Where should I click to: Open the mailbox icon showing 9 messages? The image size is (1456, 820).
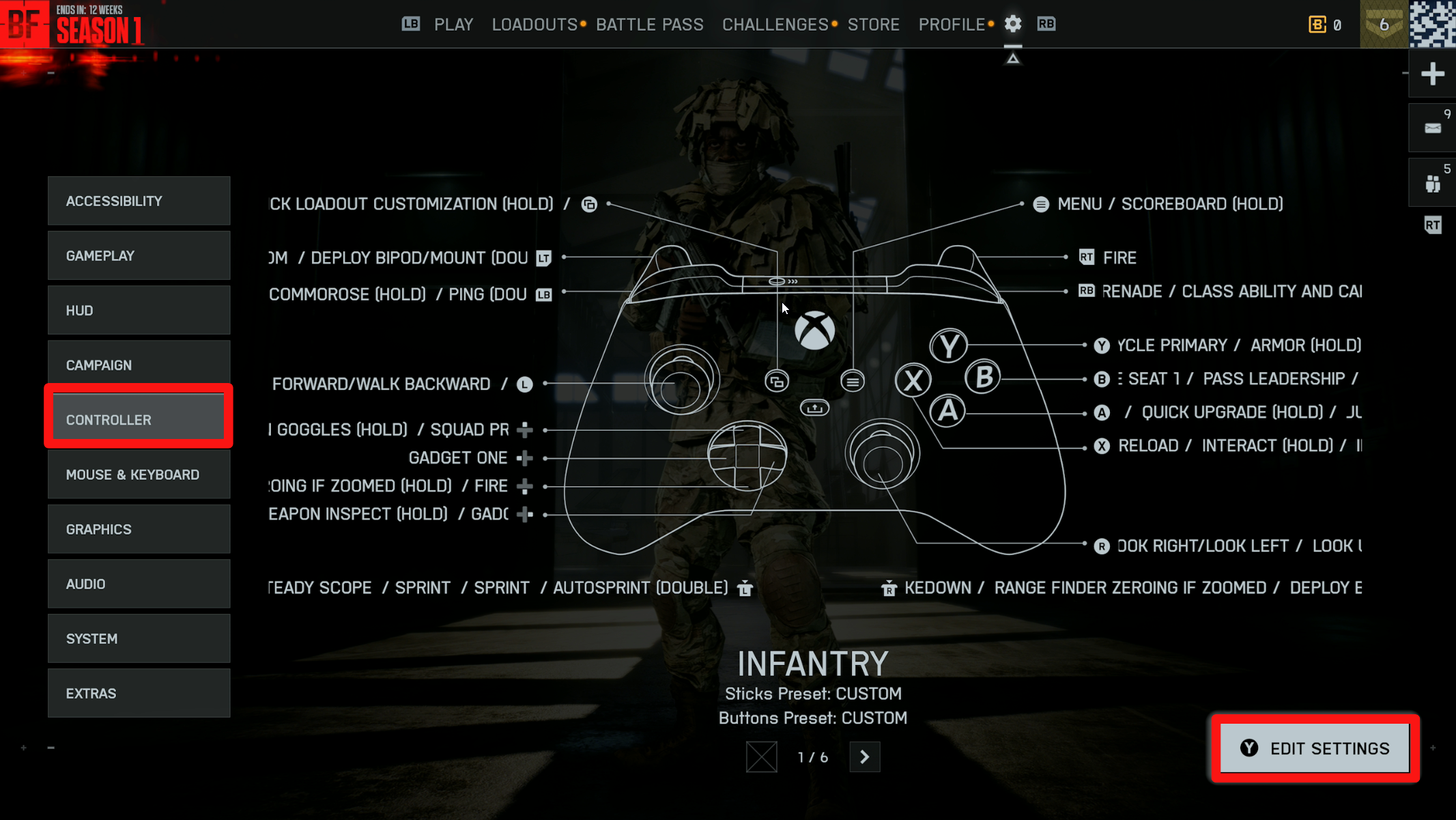tap(1431, 127)
